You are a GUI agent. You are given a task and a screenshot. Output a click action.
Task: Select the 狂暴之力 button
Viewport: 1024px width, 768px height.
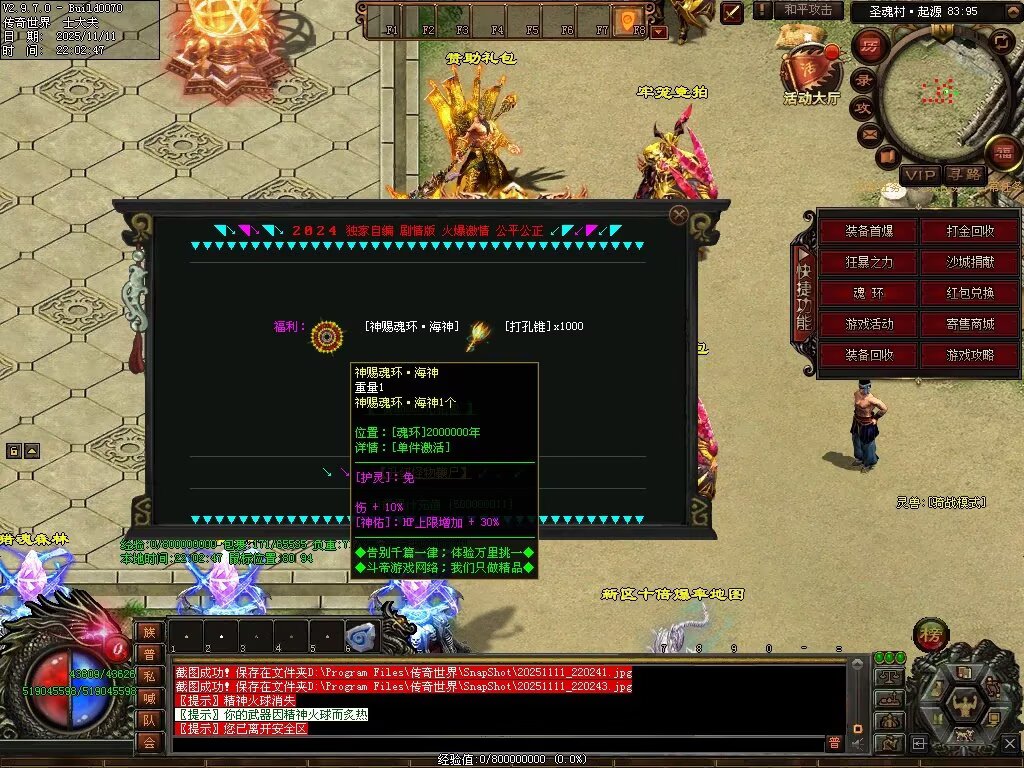click(868, 262)
